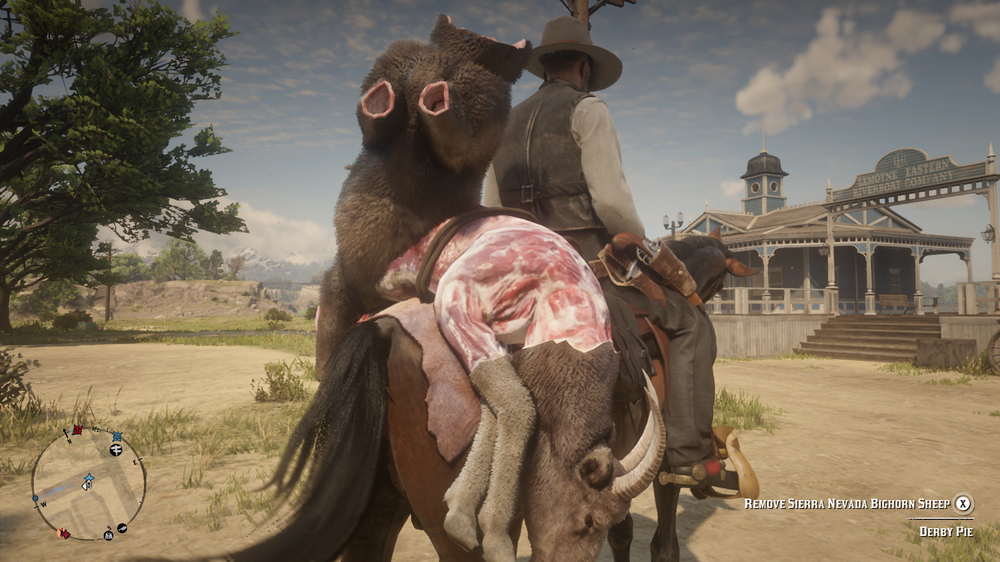Select the blue crossed marker on minimap
The image size is (1000, 562).
click(117, 436)
